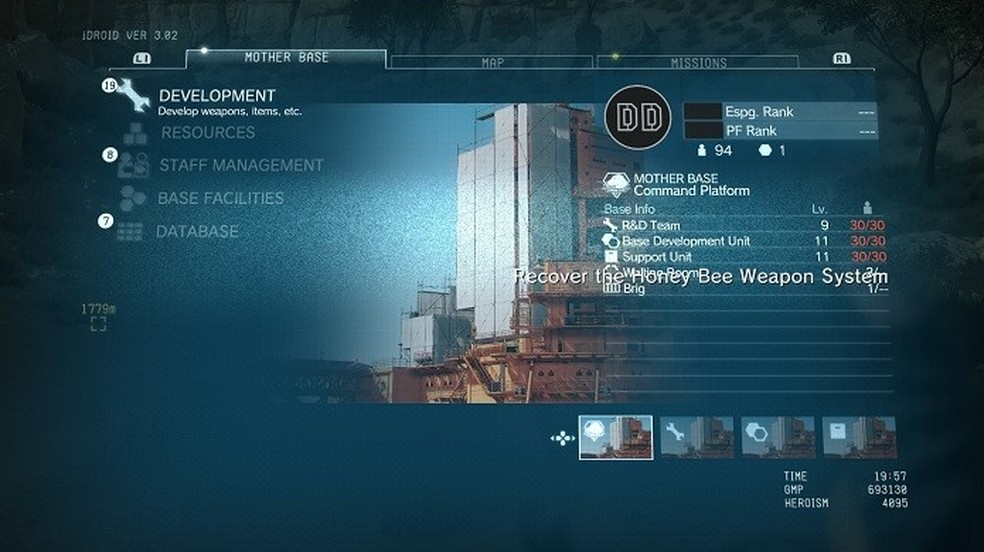Select the Command Platform diamond thumbnail
The image size is (984, 552).
616,437
